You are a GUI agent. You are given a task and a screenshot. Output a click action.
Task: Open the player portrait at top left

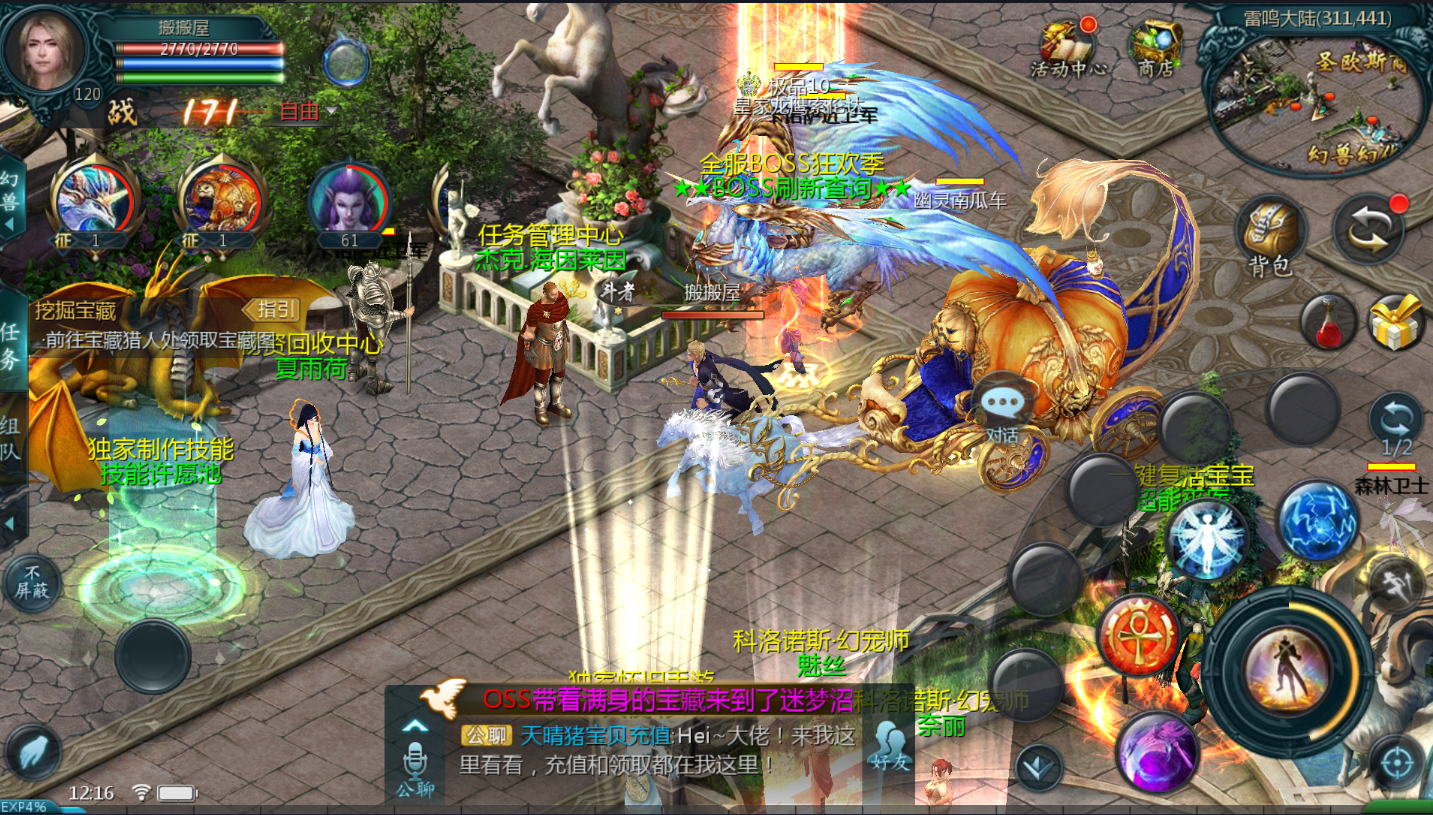pos(45,50)
